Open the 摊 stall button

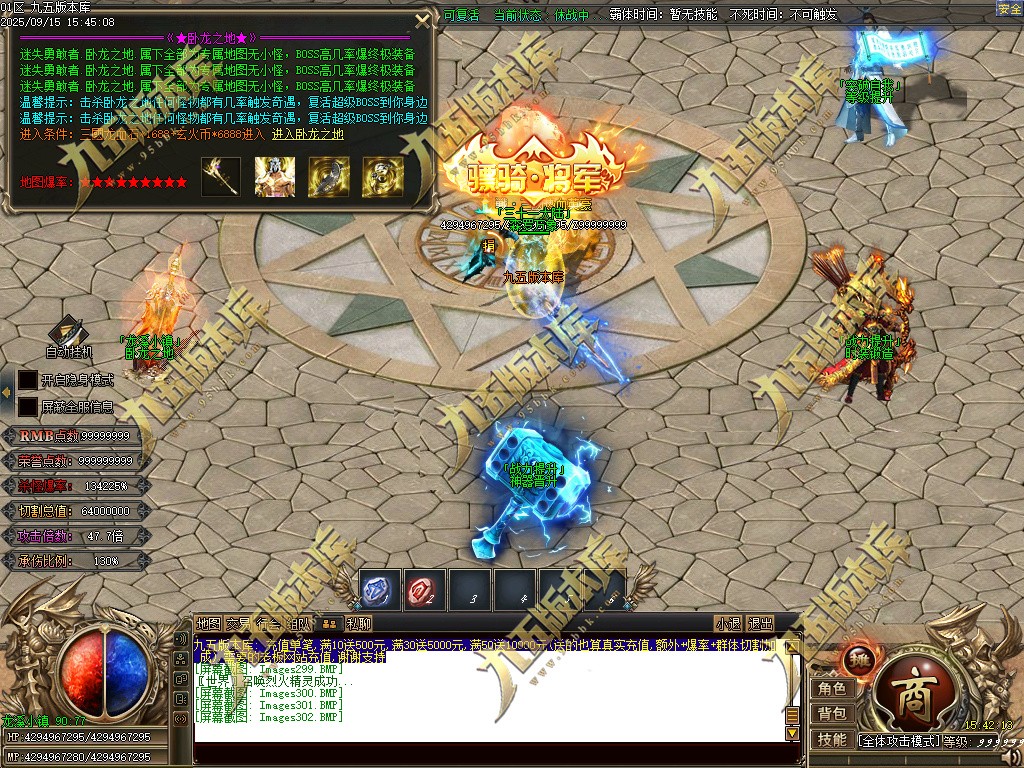[856, 659]
